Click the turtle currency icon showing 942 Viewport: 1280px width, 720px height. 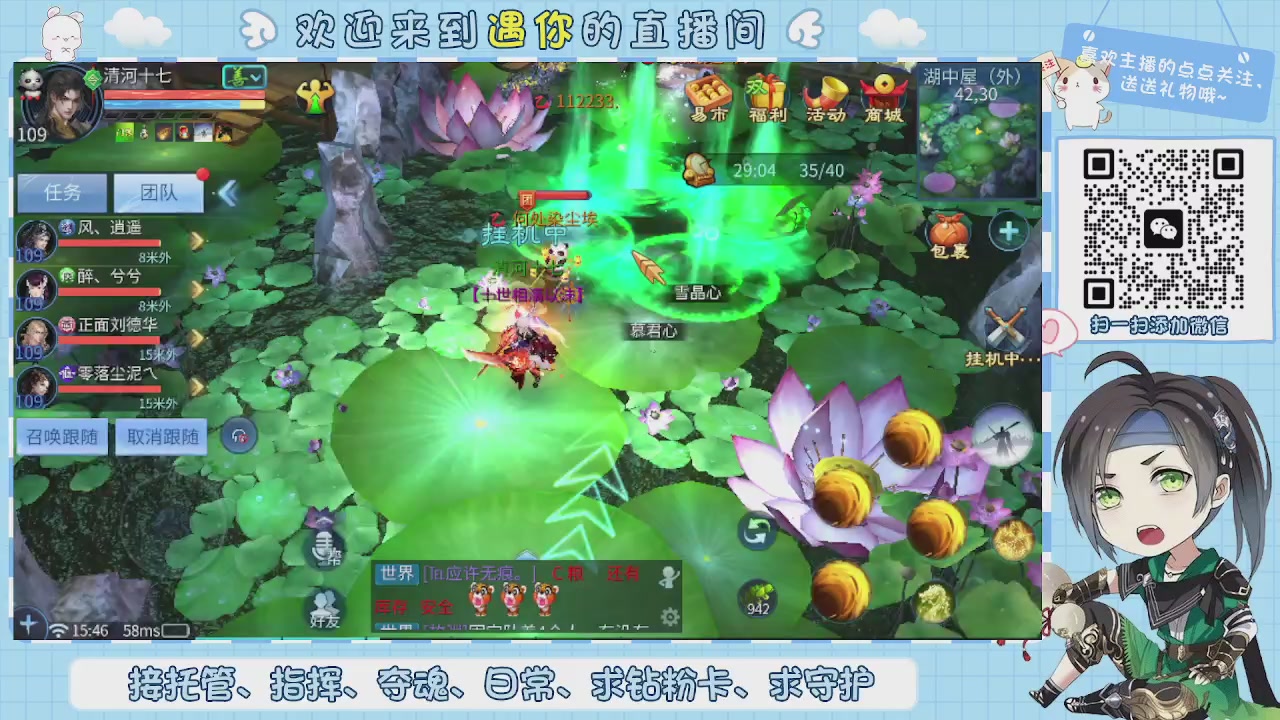[758, 598]
